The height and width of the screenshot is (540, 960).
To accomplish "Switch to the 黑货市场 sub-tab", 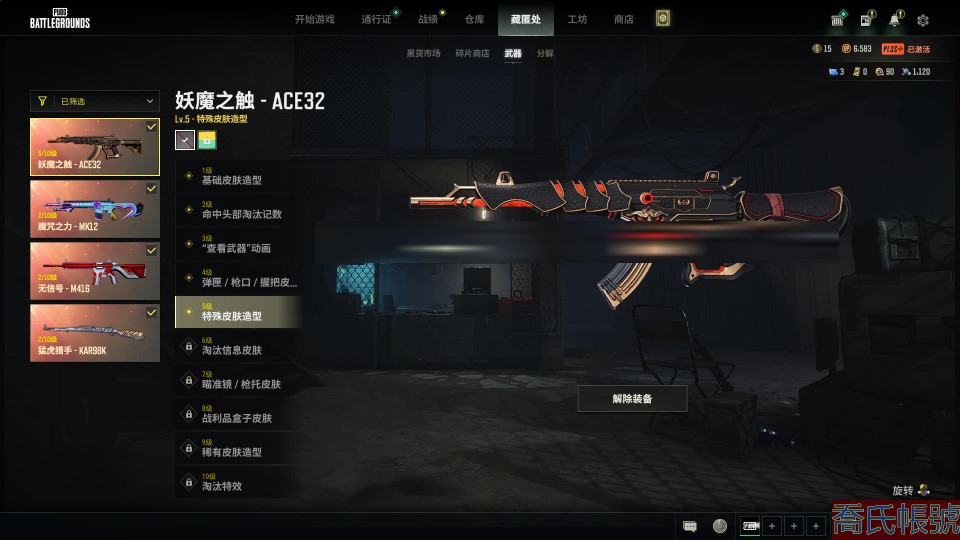I will coord(423,53).
